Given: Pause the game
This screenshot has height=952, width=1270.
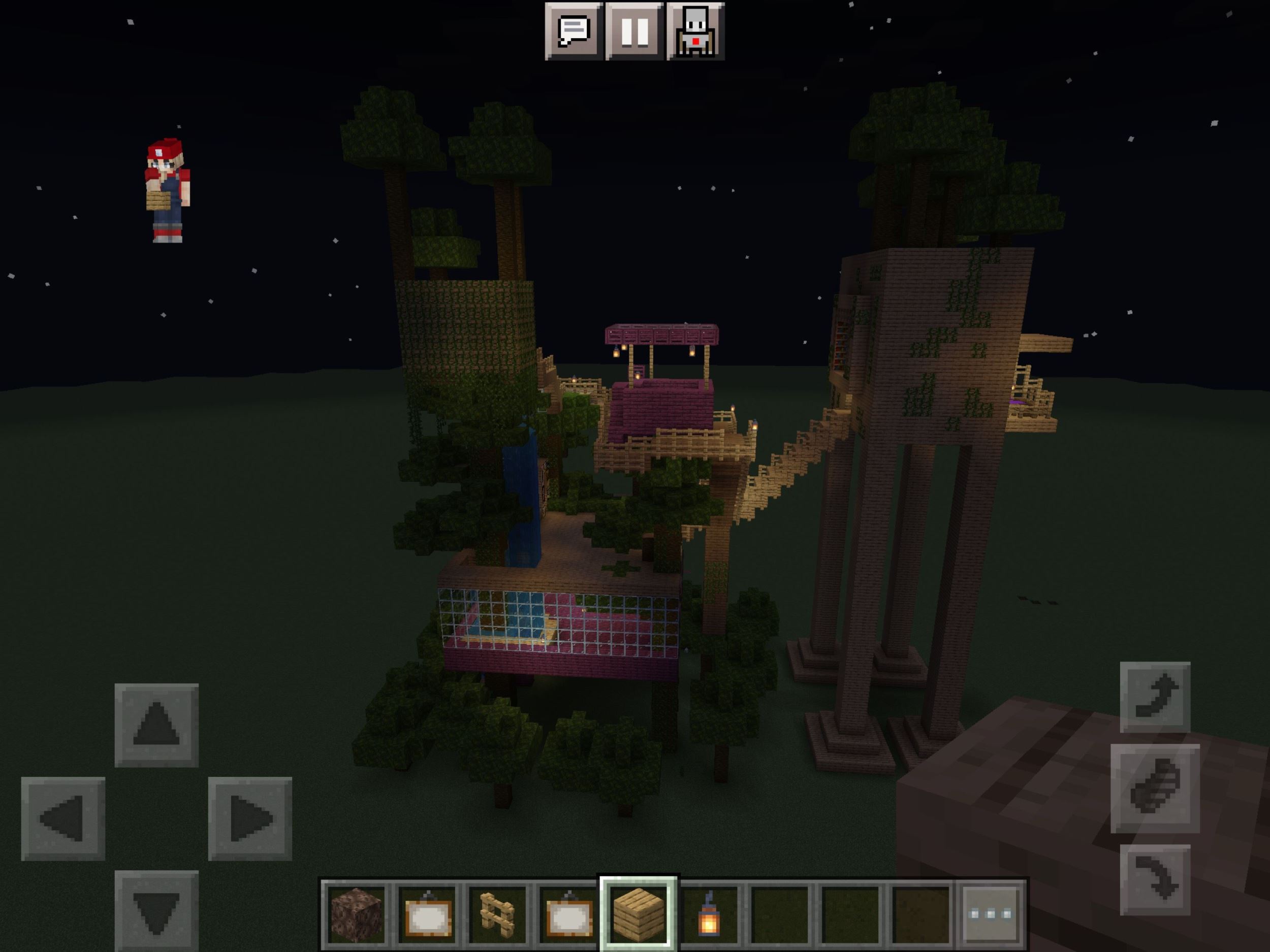Looking at the screenshot, I should tap(634, 31).
